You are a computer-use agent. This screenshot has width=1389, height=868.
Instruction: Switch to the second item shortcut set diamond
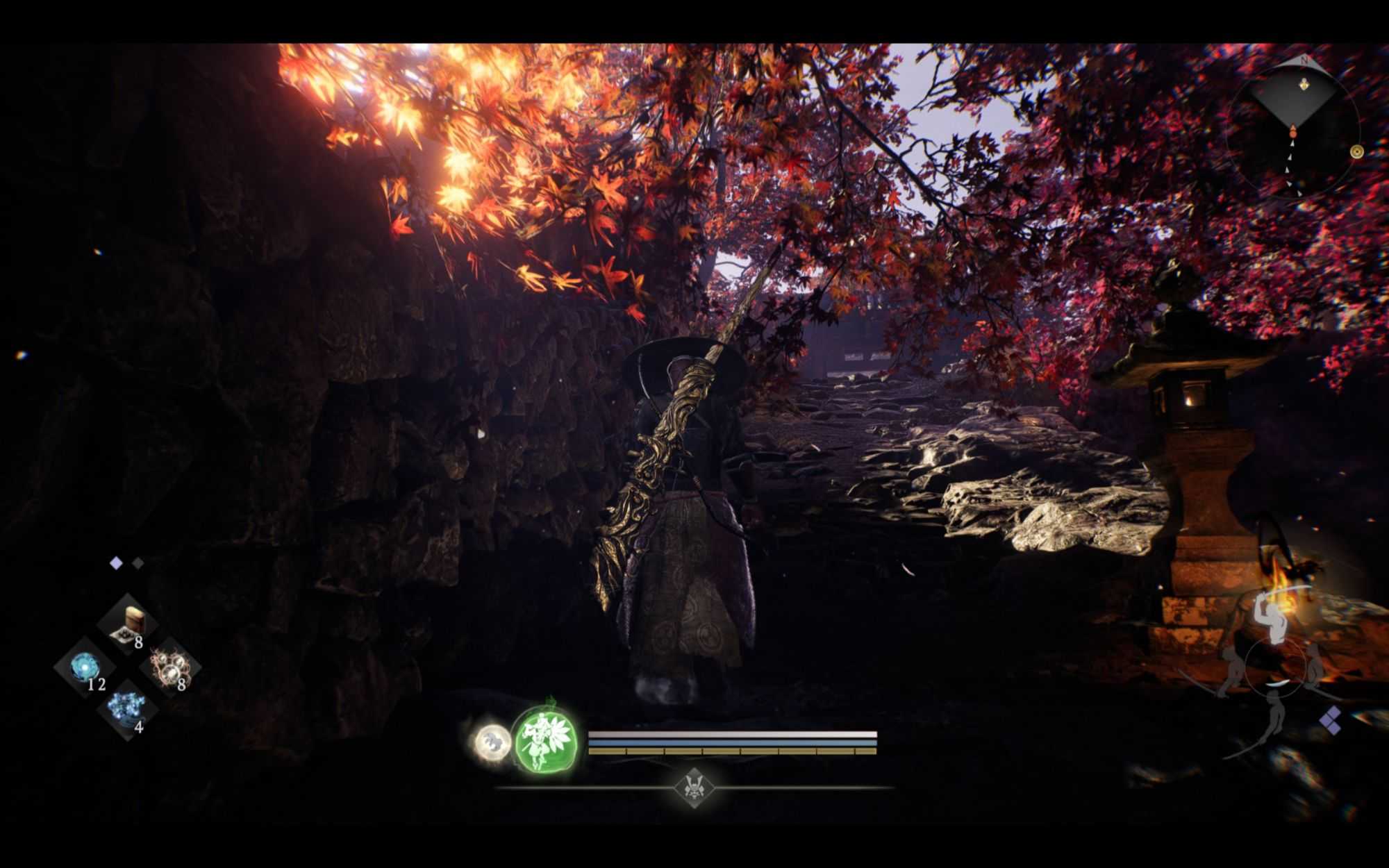[138, 563]
